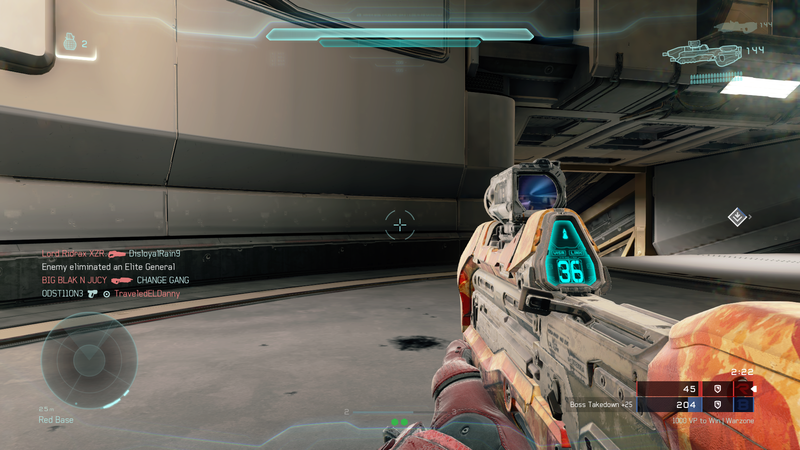Select the blue team B emblem
This screenshot has width=800, height=450.
742,405
